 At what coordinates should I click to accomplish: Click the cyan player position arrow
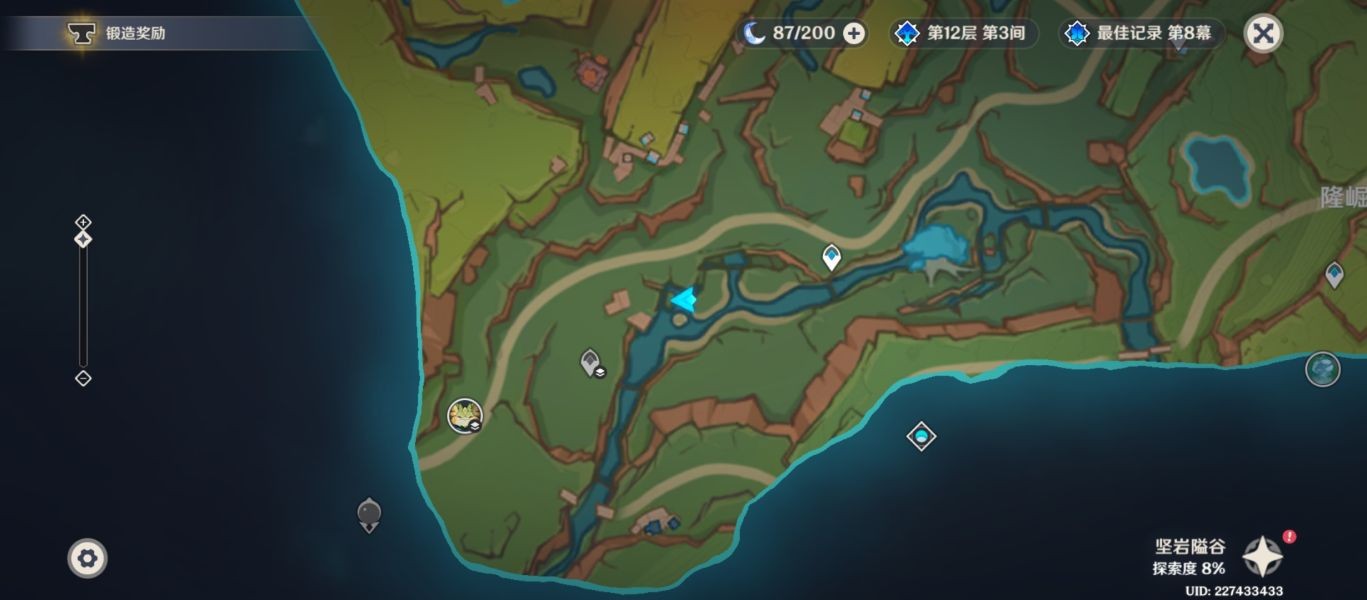pyautogui.click(x=684, y=299)
